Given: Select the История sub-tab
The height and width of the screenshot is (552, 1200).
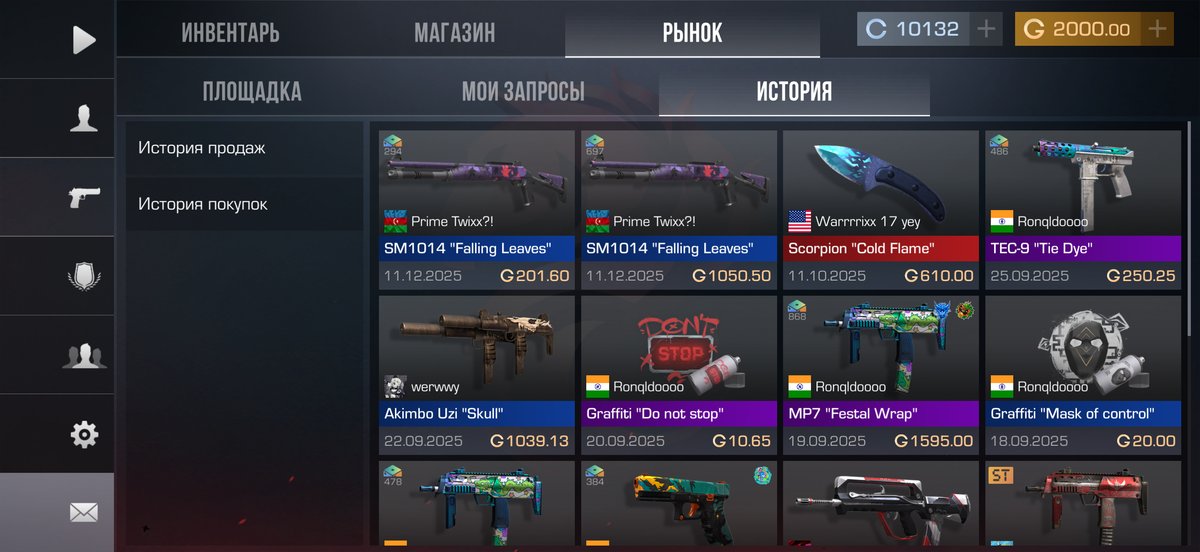Looking at the screenshot, I should pos(794,92).
